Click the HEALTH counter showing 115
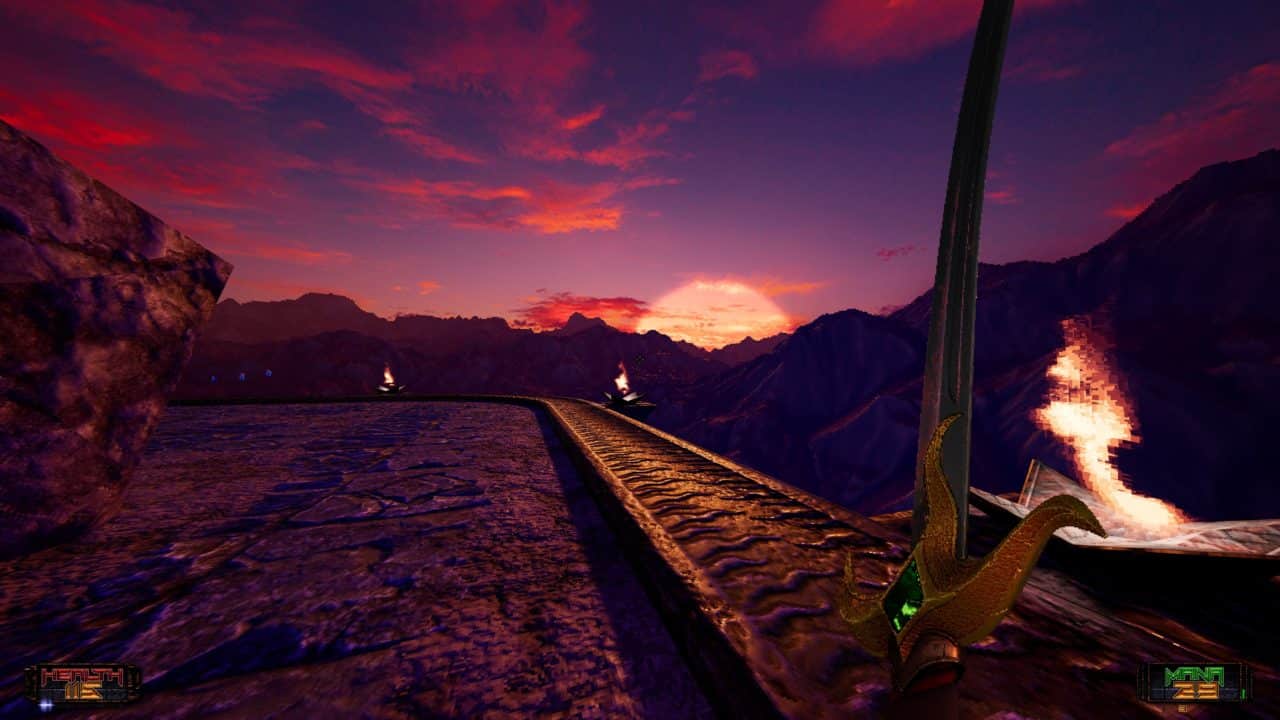Image resolution: width=1280 pixels, height=720 pixels. pyautogui.click(x=85, y=685)
